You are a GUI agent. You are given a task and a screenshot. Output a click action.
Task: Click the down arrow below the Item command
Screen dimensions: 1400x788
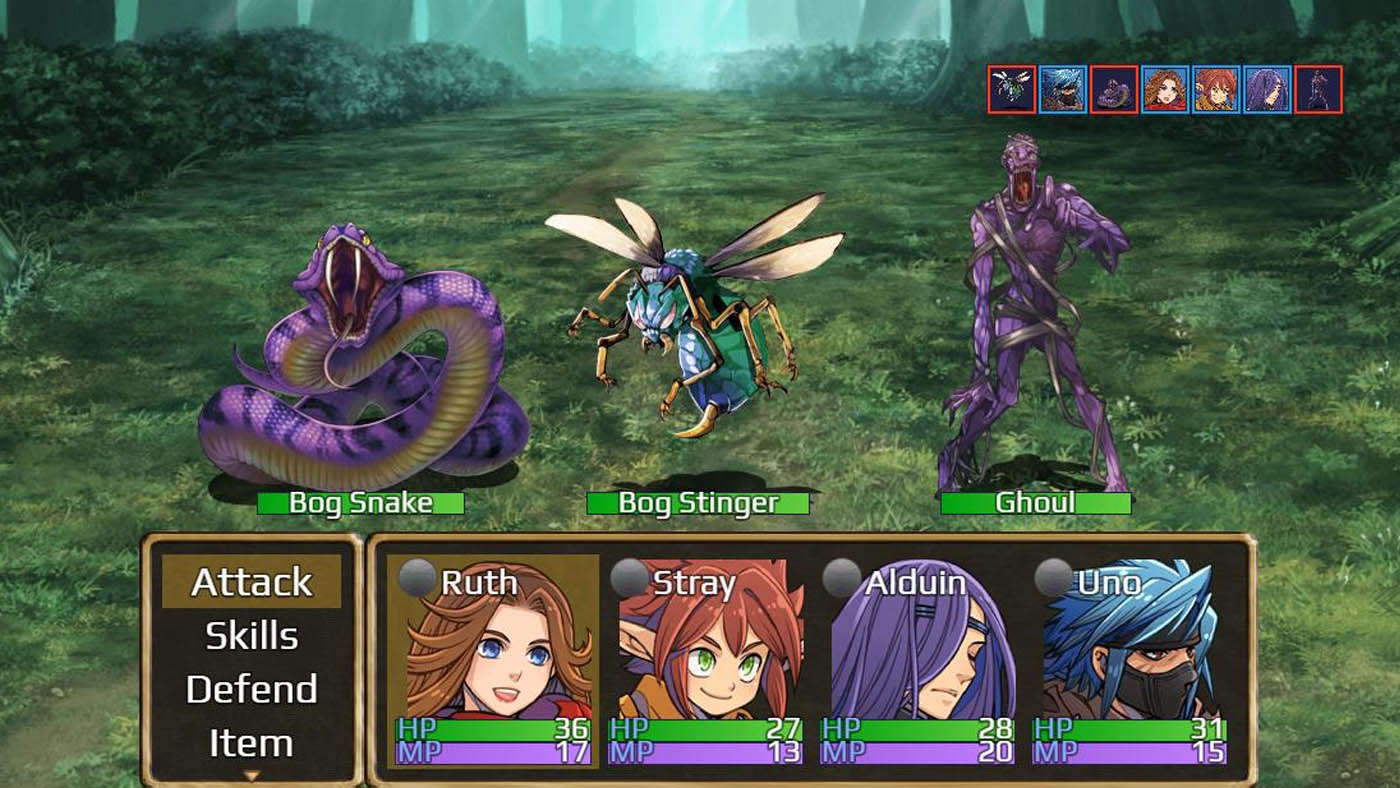pos(251,775)
